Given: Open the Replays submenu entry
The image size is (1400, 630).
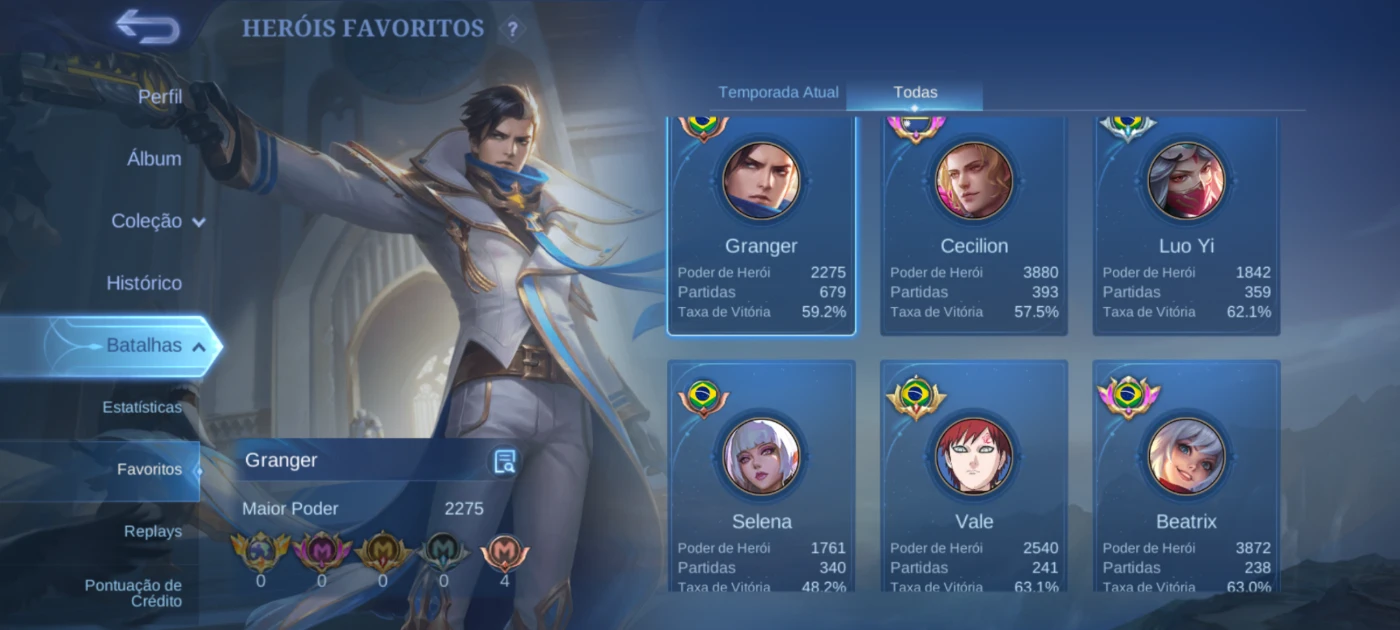Looking at the screenshot, I should (x=153, y=531).
